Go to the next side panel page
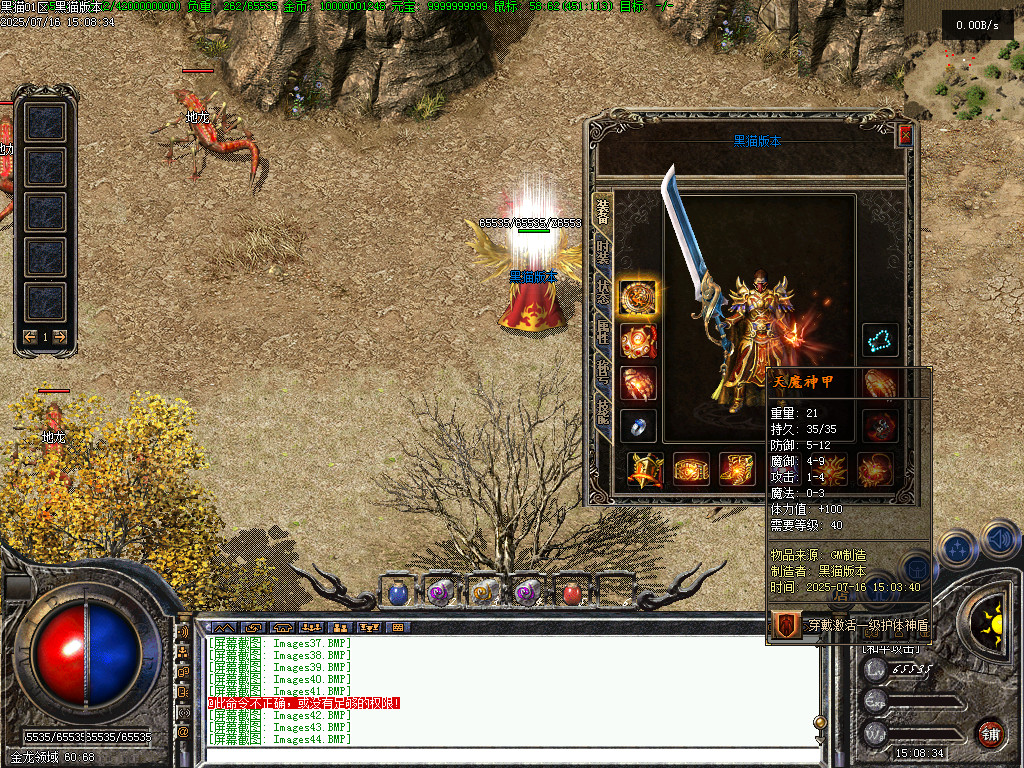The image size is (1024, 768). (60, 337)
